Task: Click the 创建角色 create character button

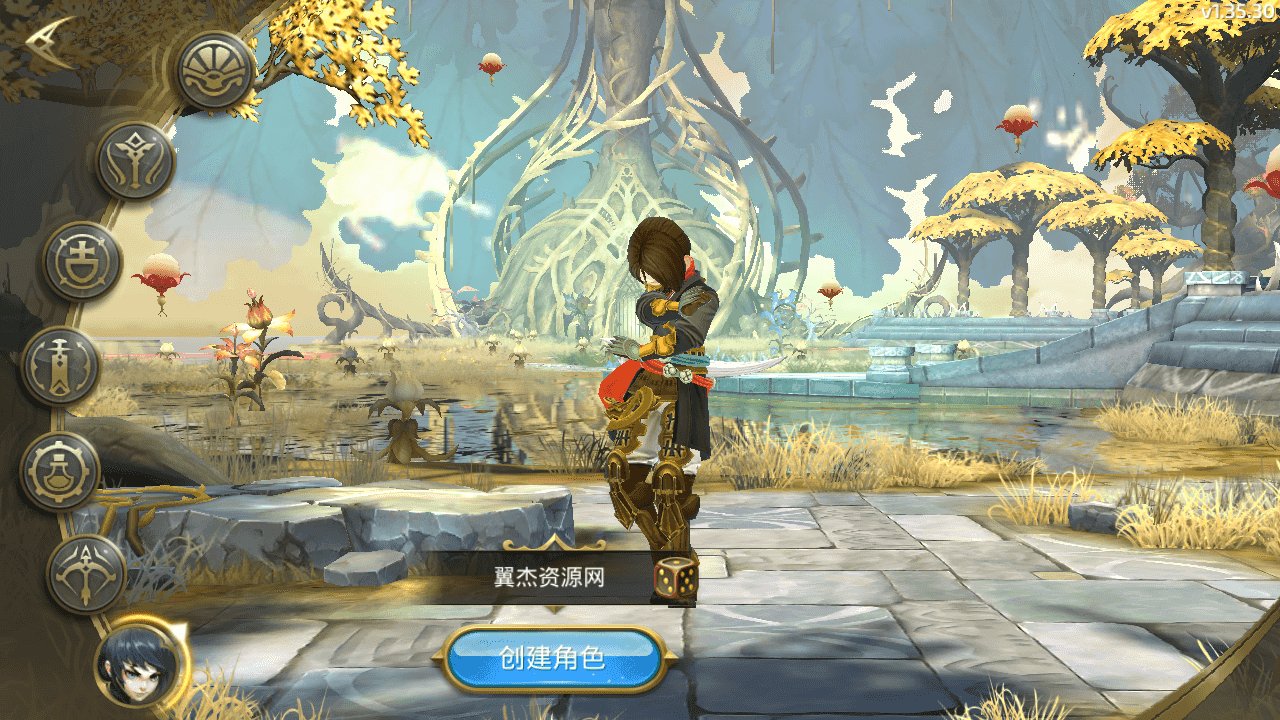Action: point(553,658)
